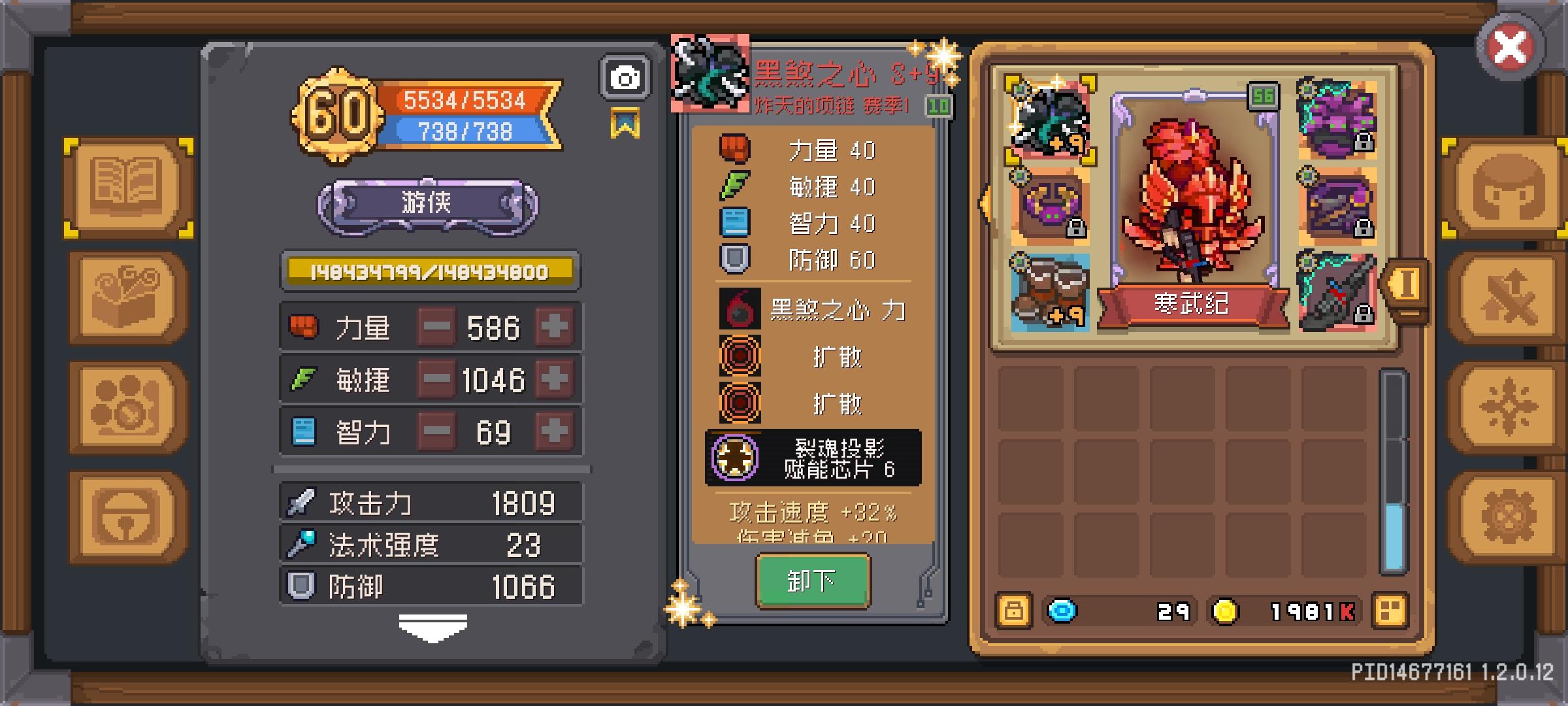
Task: Click the left chevron beside equipment panel
Action: click(985, 205)
